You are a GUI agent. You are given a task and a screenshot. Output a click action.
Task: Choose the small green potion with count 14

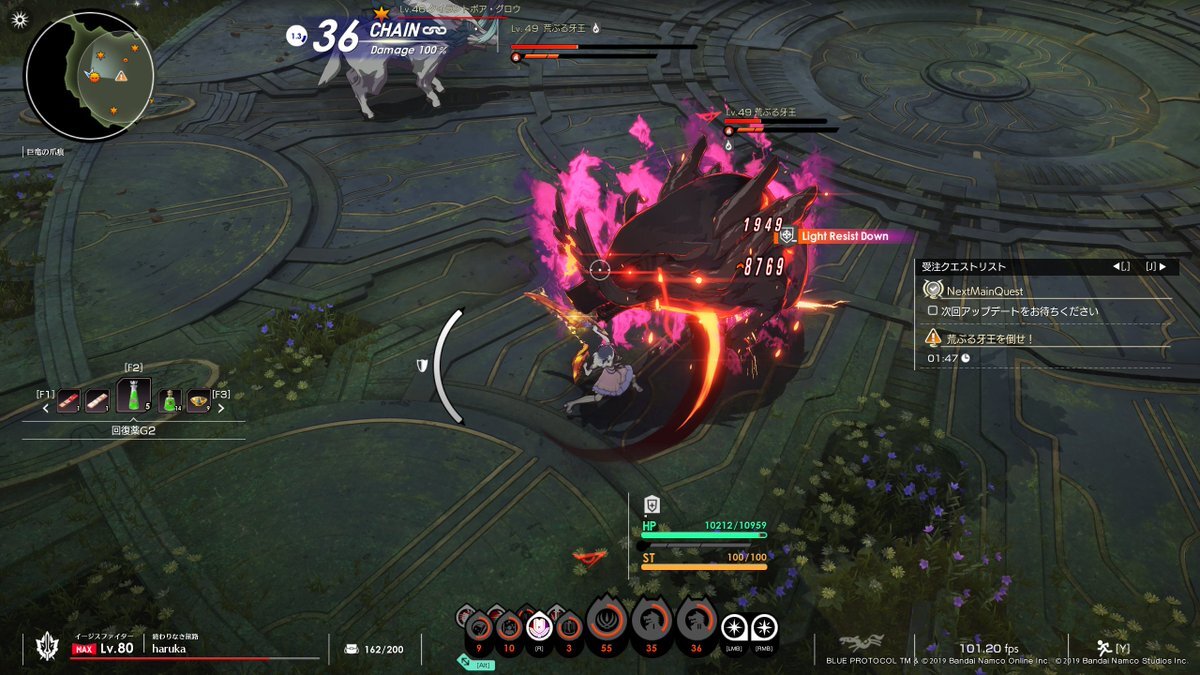pos(172,400)
